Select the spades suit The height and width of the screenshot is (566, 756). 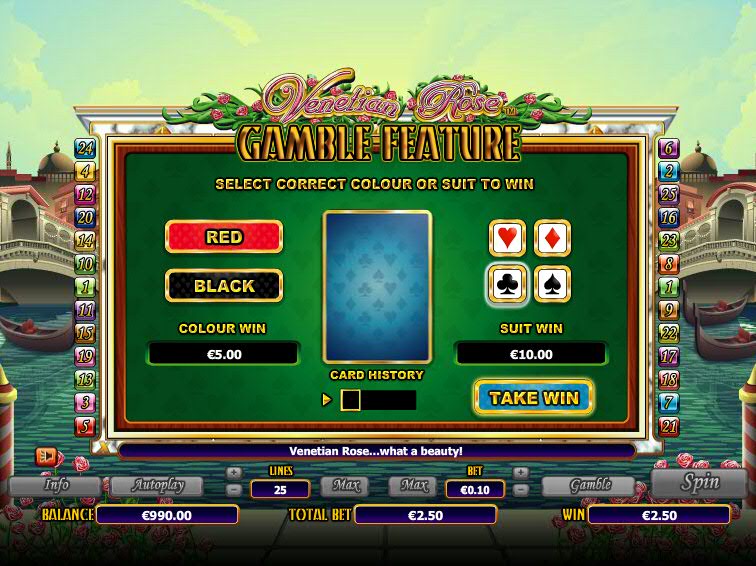click(553, 284)
